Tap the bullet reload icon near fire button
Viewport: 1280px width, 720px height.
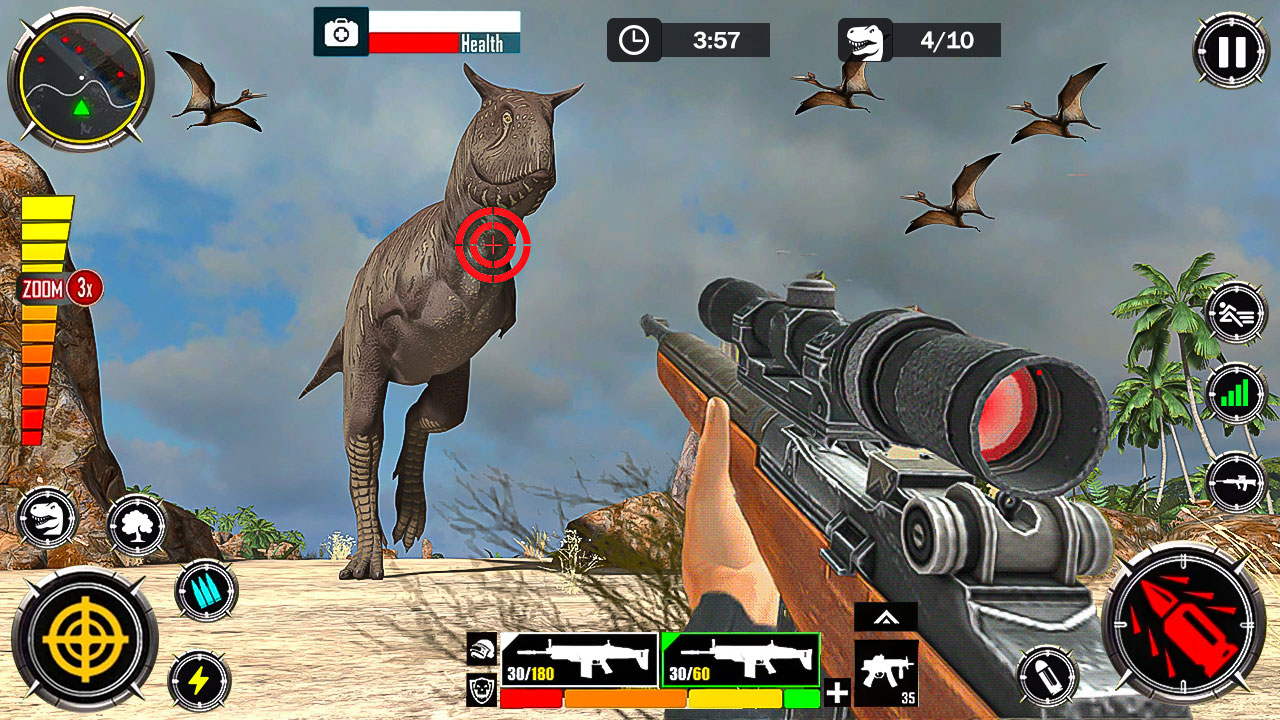pos(1048,675)
